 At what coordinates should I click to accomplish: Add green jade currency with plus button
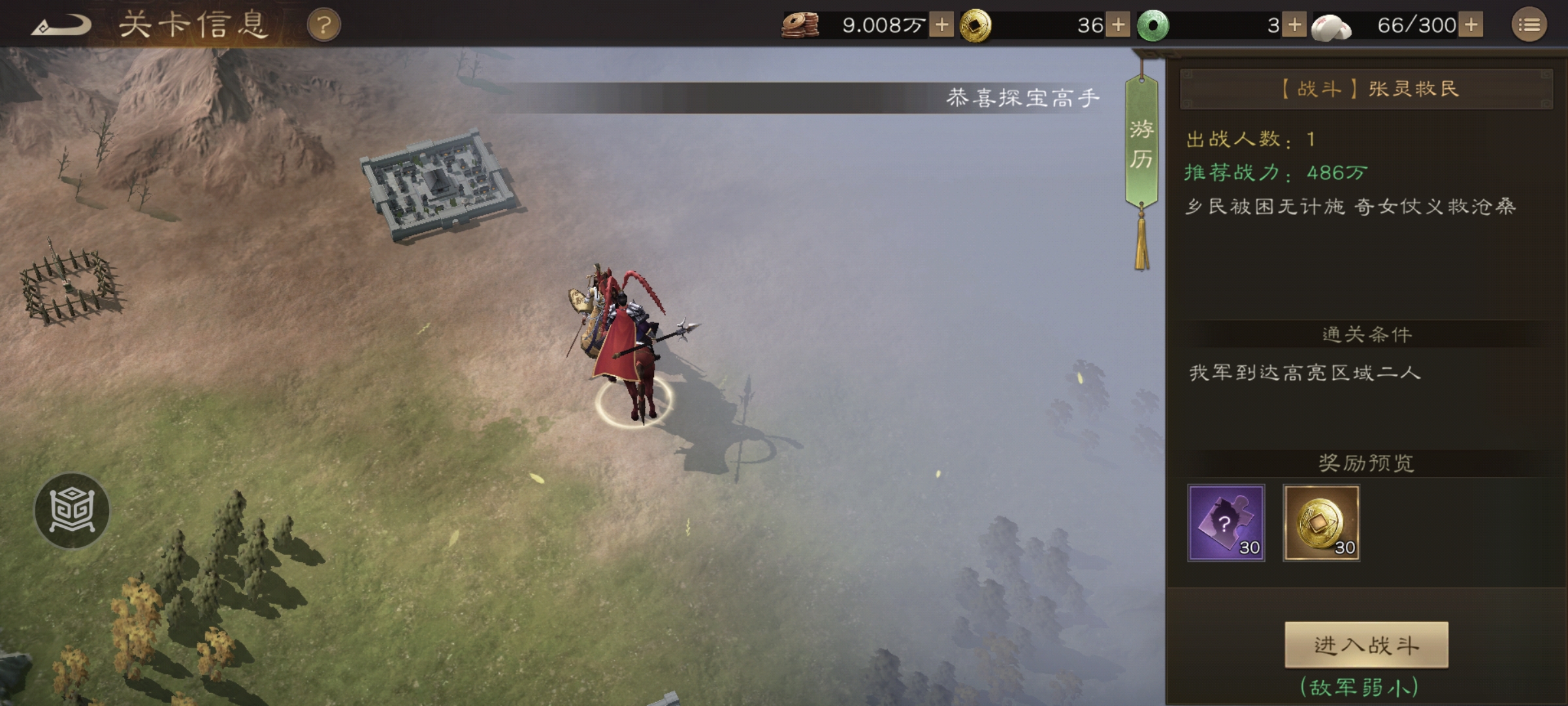pos(1294,25)
